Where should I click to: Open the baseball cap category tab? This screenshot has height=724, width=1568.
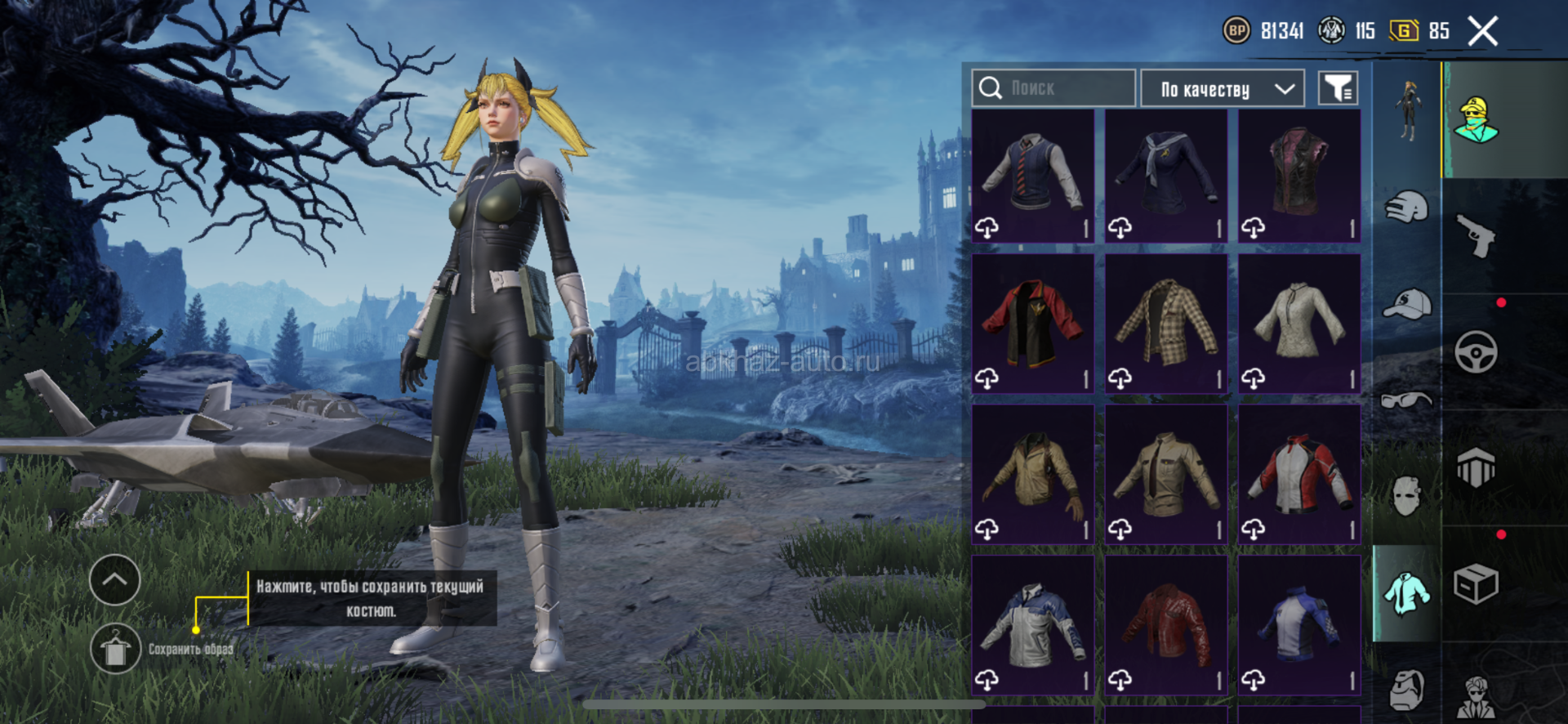(1406, 304)
